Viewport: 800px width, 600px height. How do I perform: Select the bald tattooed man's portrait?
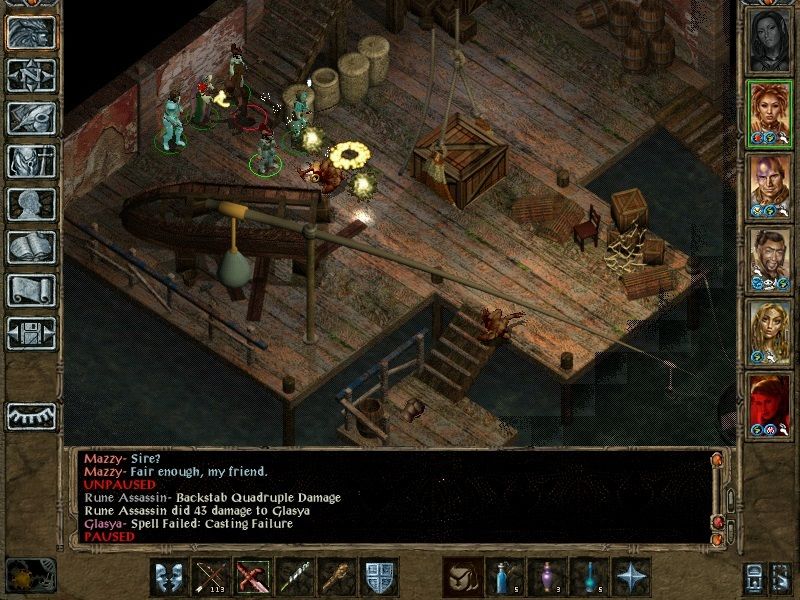pyautogui.click(x=770, y=186)
